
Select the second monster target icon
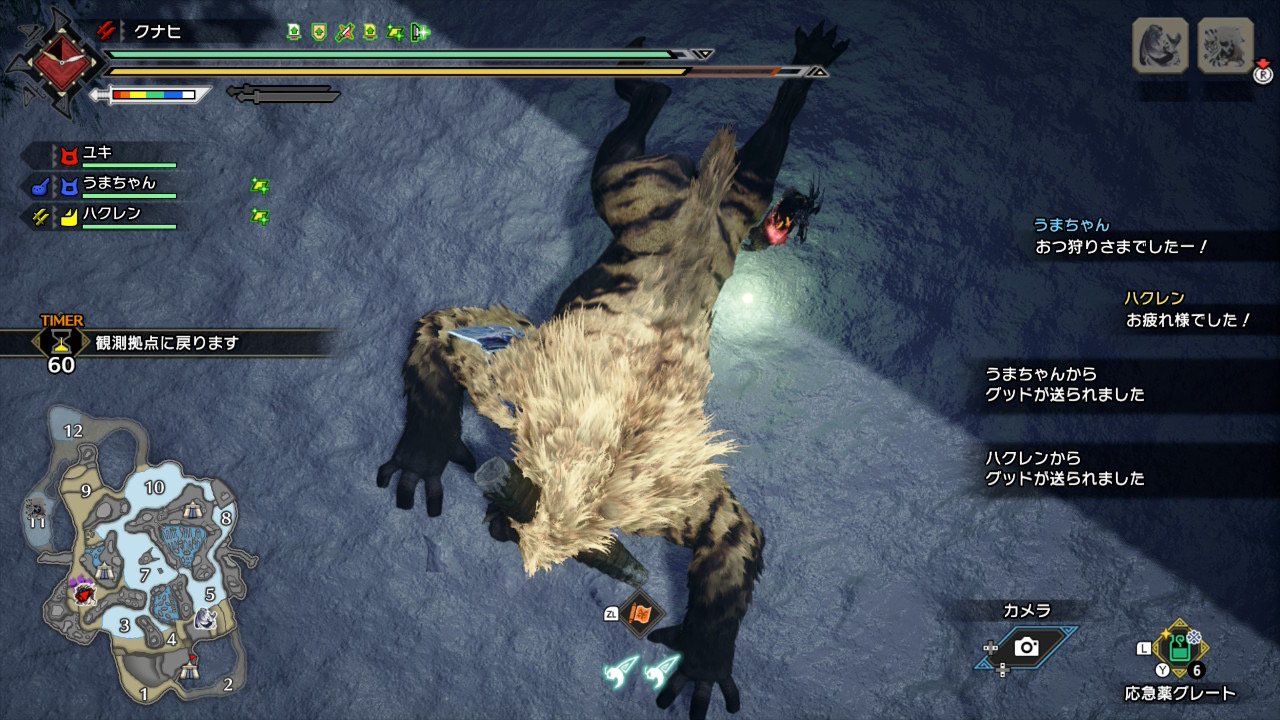point(1225,45)
